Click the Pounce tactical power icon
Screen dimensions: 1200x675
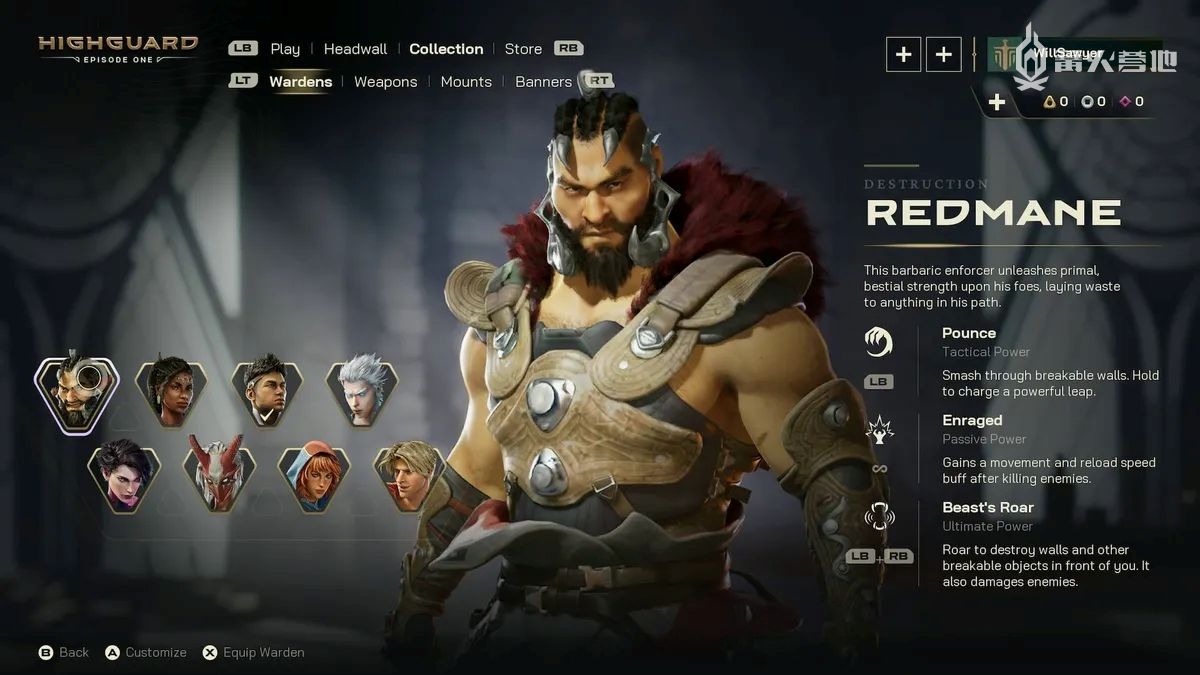point(878,342)
